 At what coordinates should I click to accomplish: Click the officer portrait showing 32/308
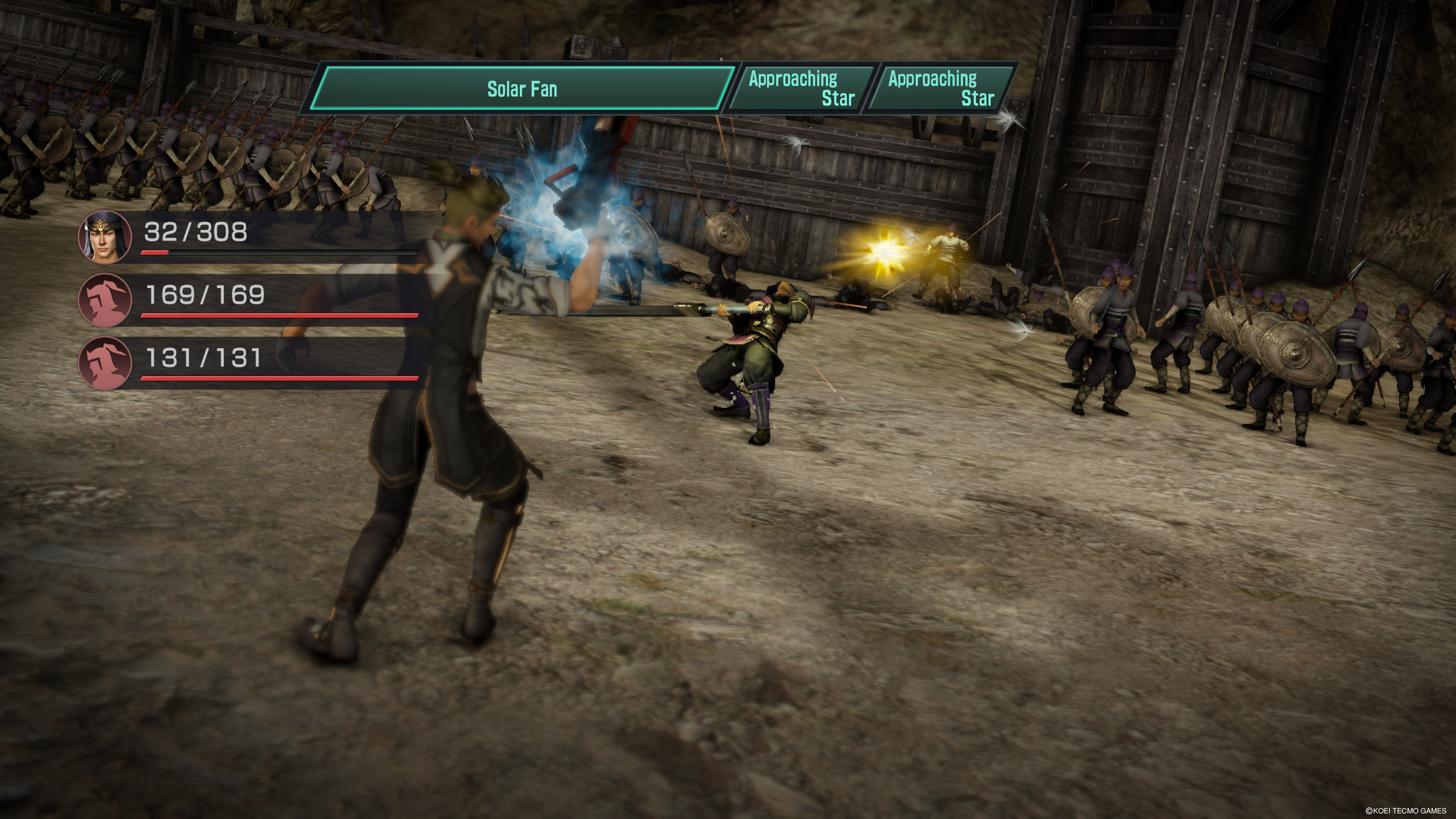(x=105, y=237)
